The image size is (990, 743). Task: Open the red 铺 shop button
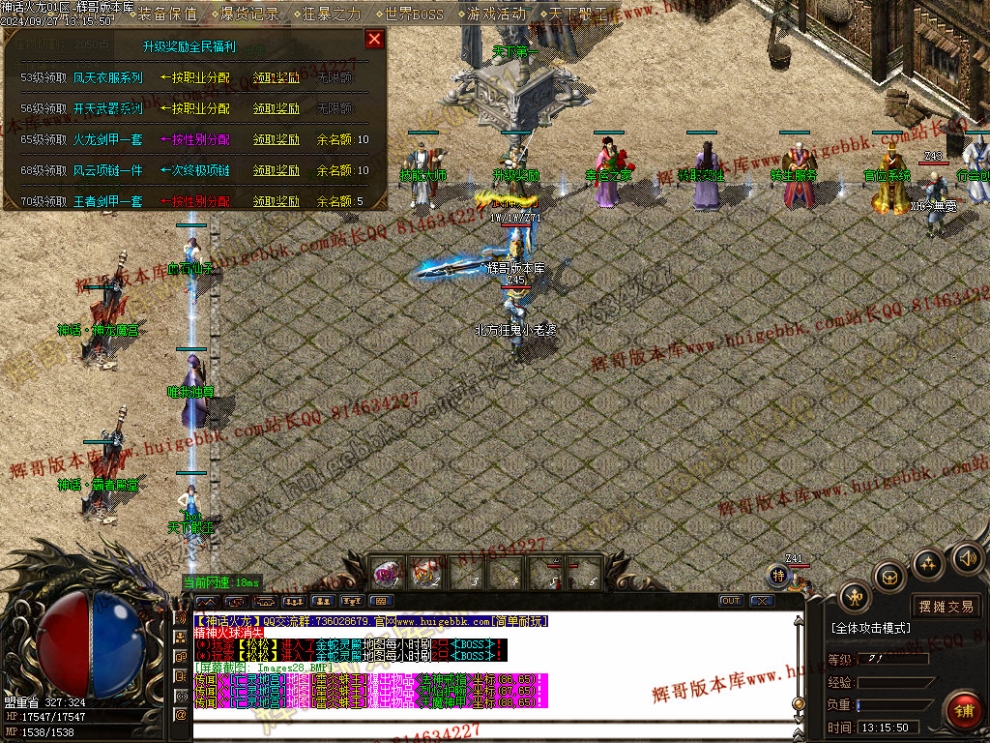click(x=965, y=711)
